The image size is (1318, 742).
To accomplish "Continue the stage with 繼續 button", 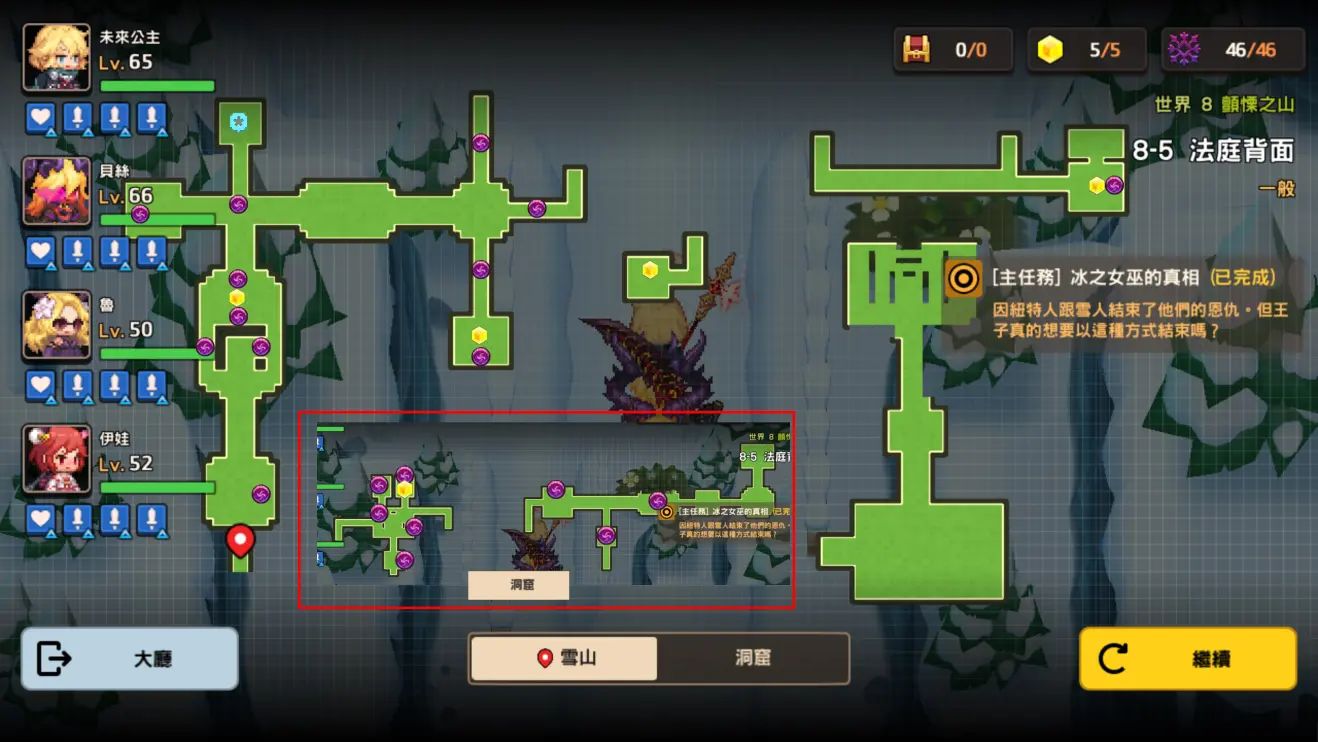I will [1187, 659].
